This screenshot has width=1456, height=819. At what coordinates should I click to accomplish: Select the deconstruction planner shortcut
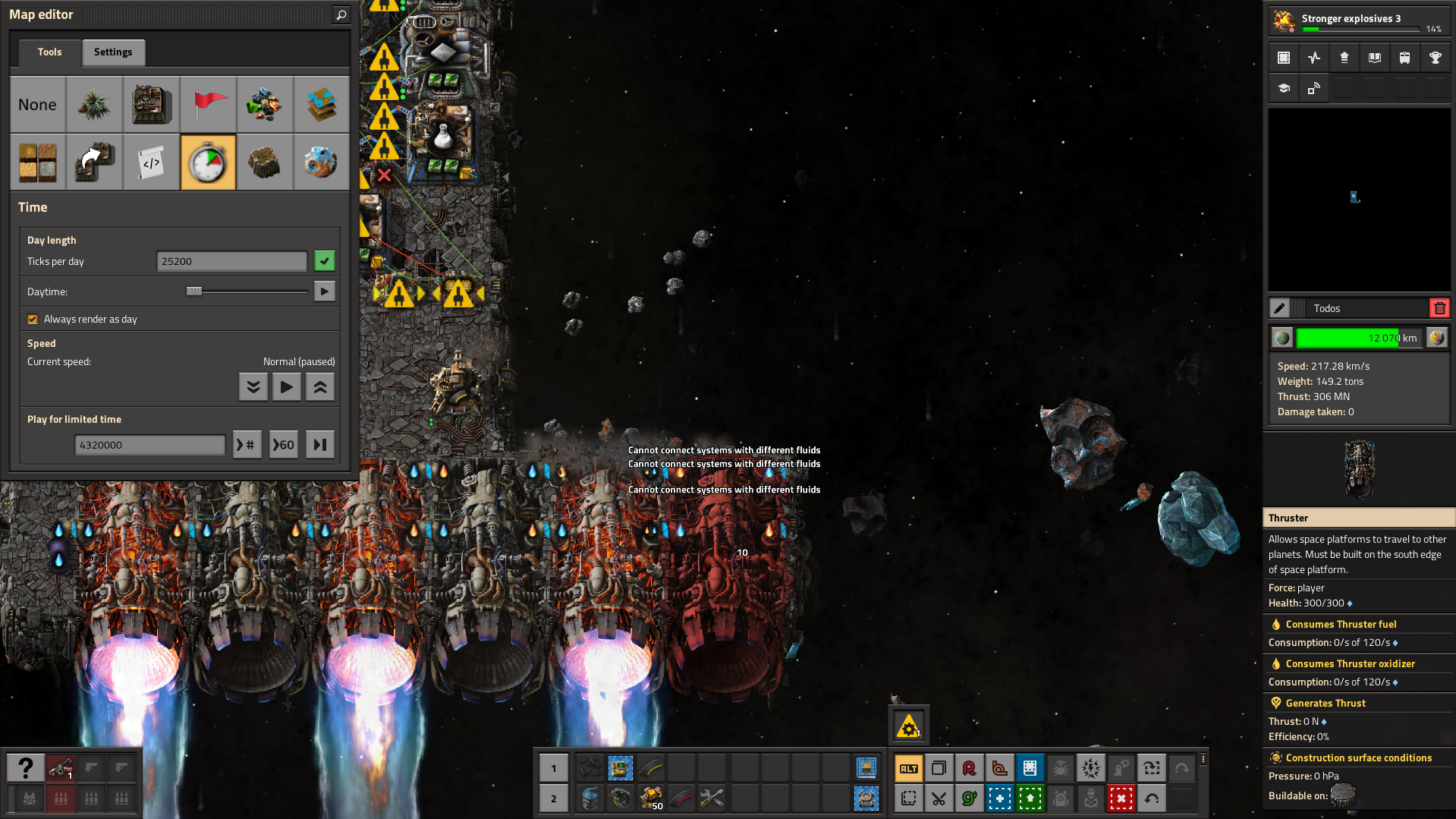(1121, 799)
